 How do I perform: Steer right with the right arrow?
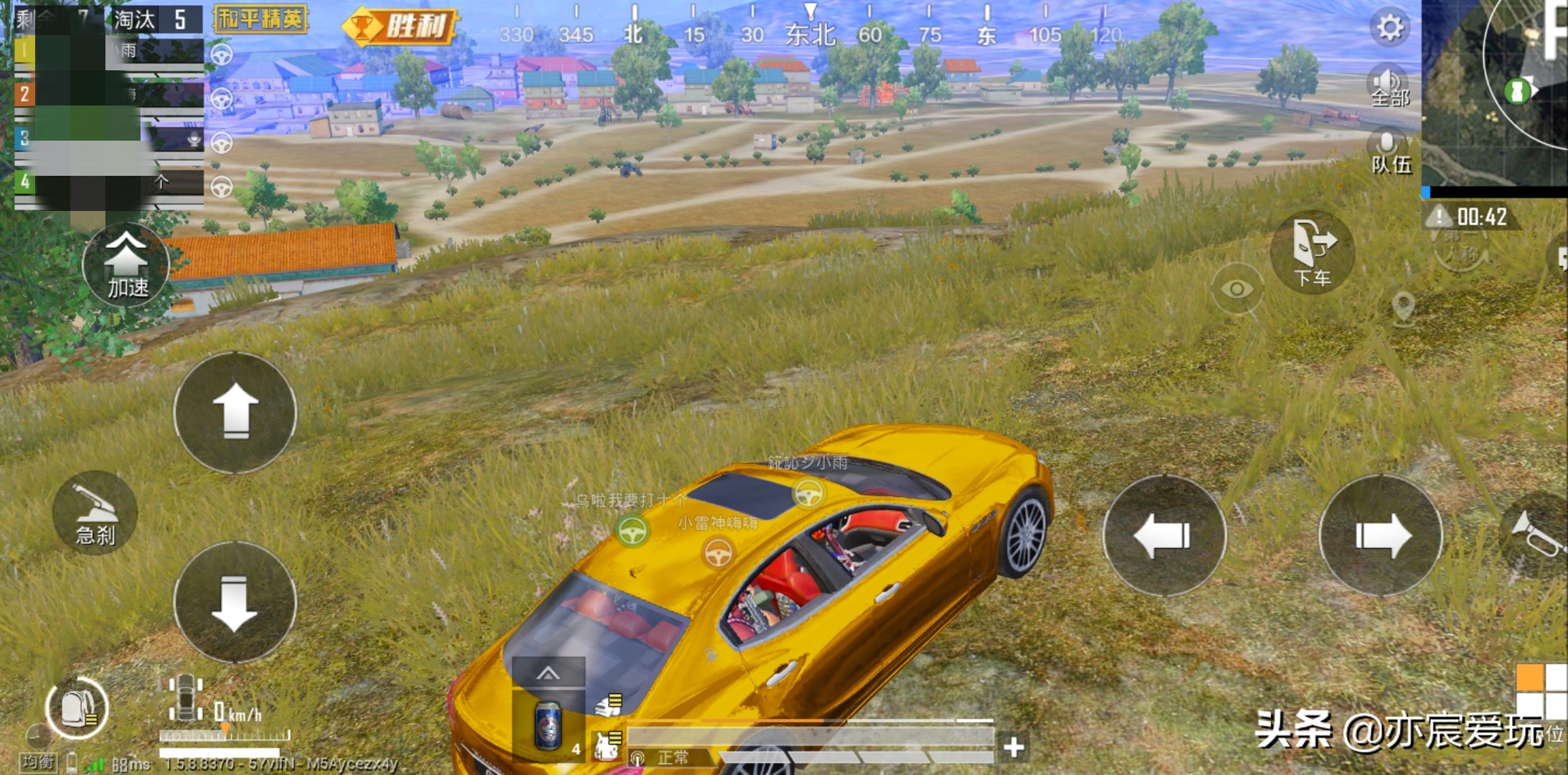[x=1381, y=535]
